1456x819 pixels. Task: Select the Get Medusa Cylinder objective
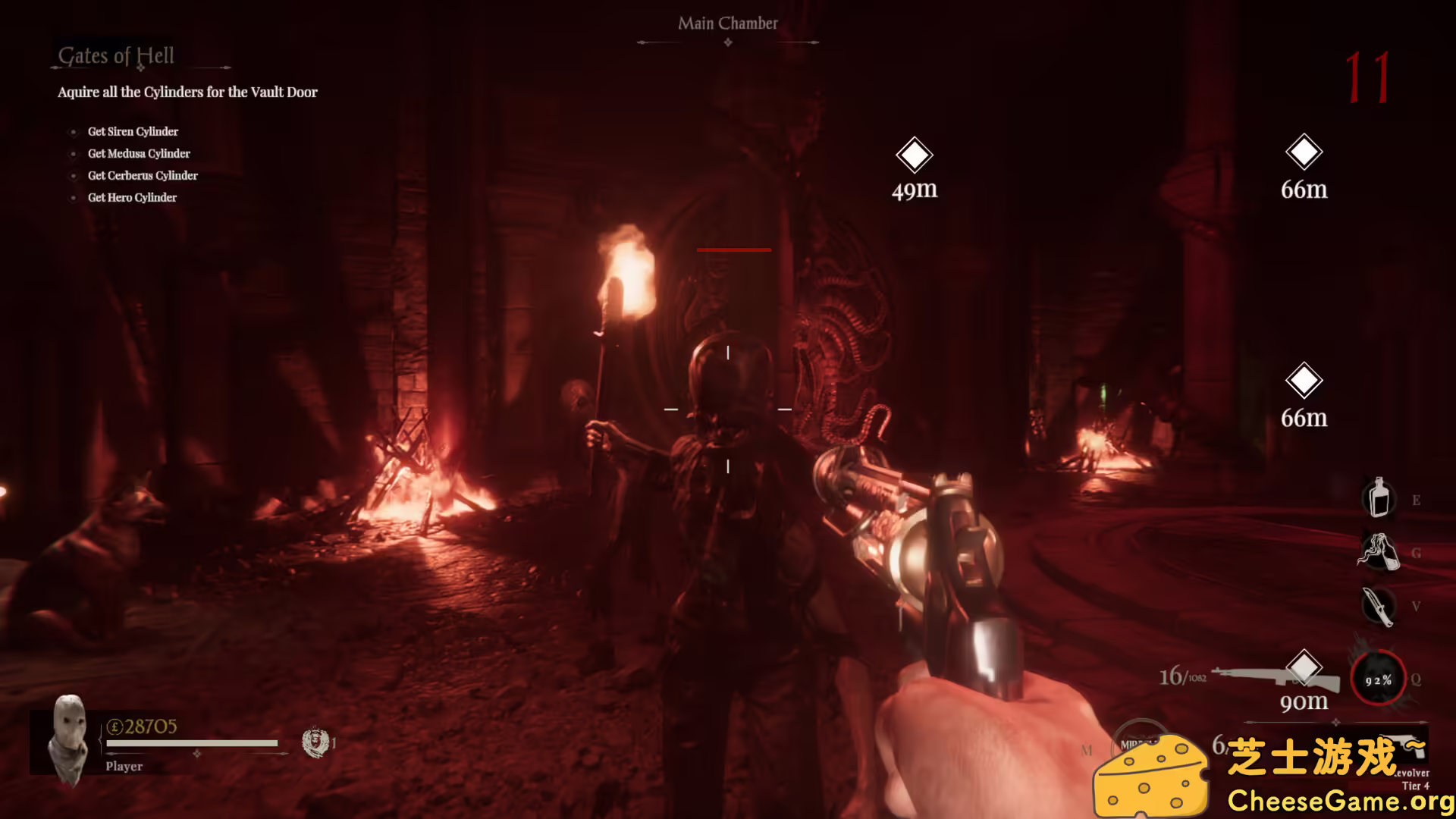[x=139, y=154]
